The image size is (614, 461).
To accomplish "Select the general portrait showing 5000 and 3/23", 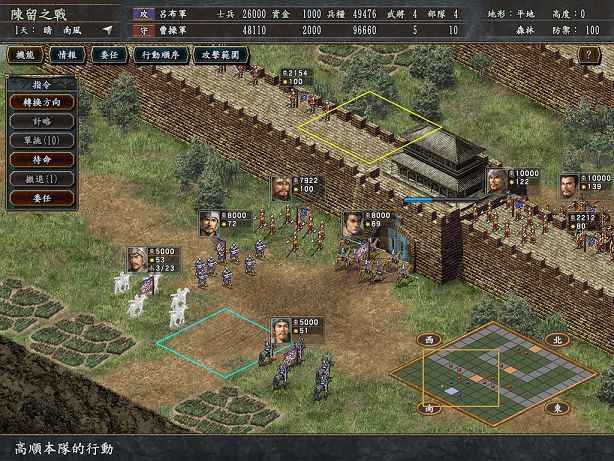I will tap(137, 259).
